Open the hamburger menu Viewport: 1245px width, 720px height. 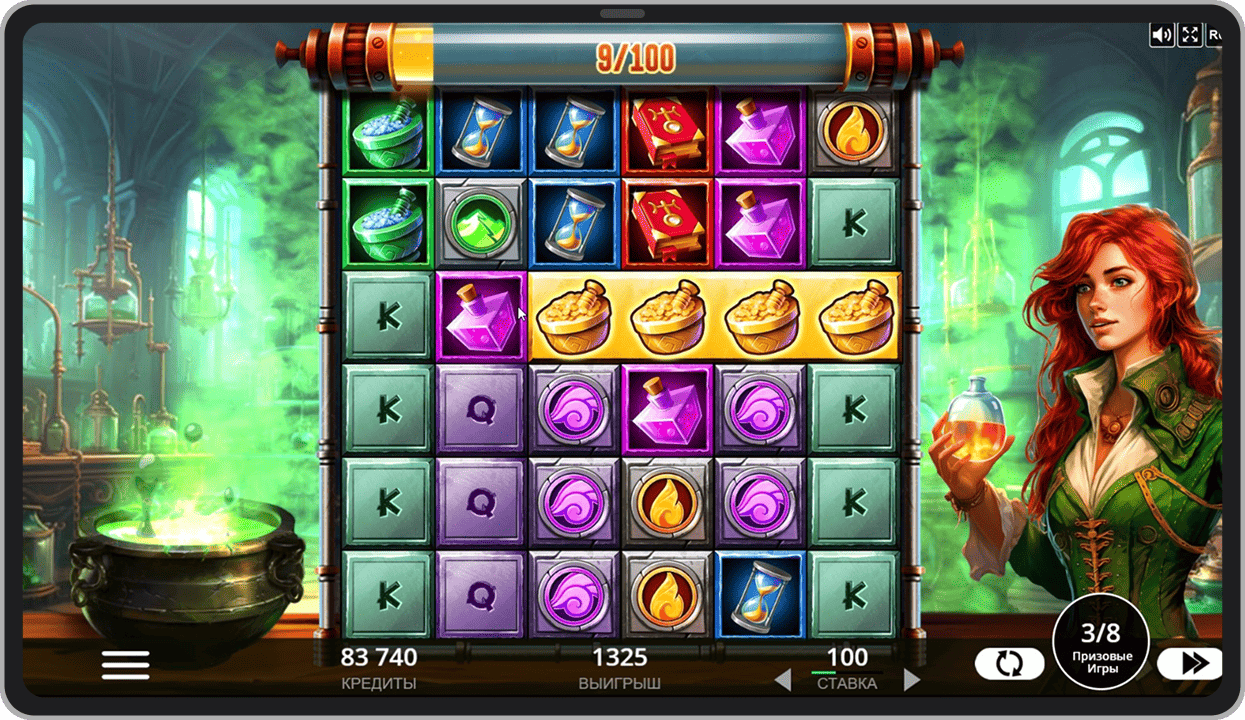125,665
